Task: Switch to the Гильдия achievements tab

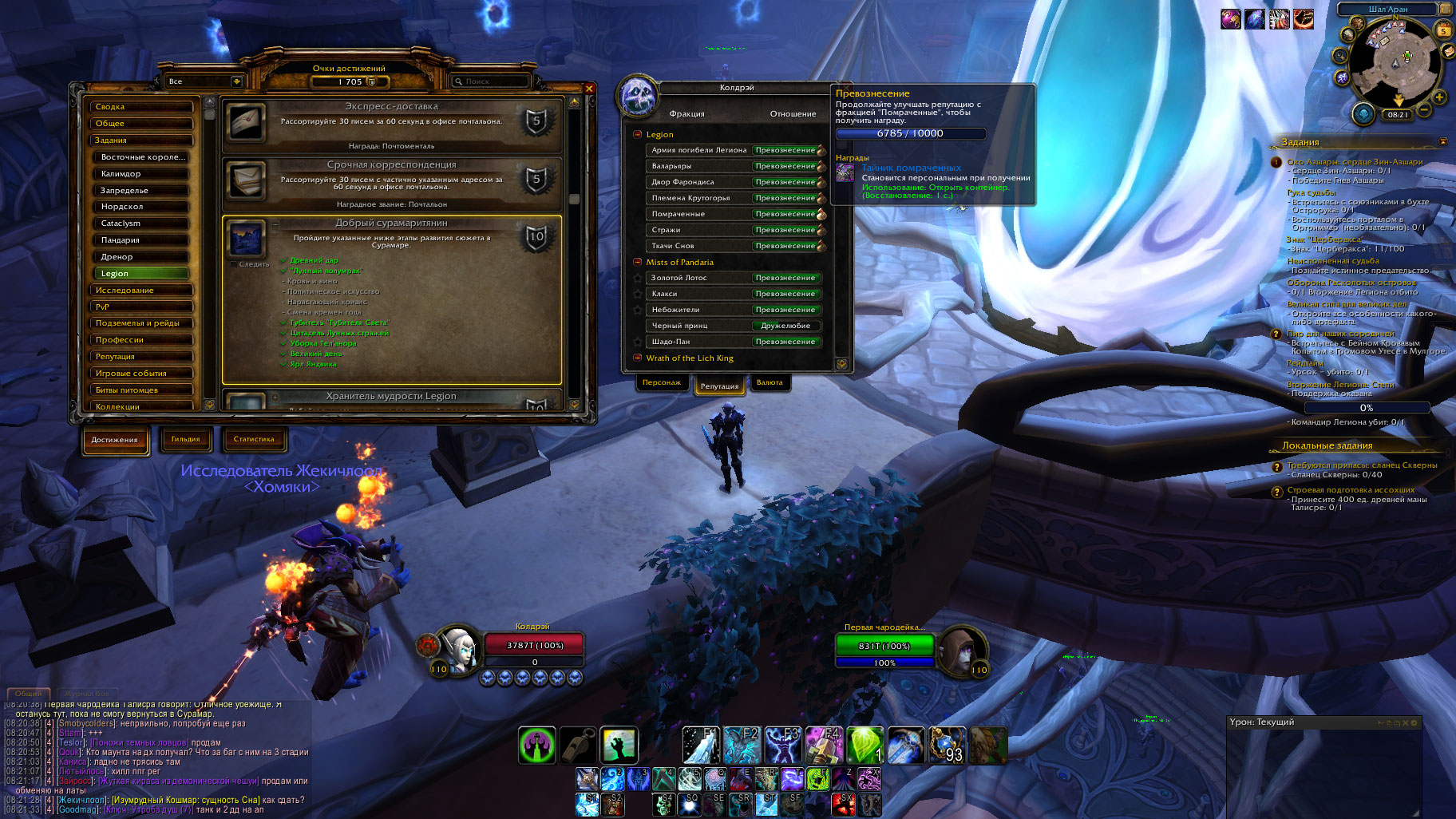Action: coord(185,439)
